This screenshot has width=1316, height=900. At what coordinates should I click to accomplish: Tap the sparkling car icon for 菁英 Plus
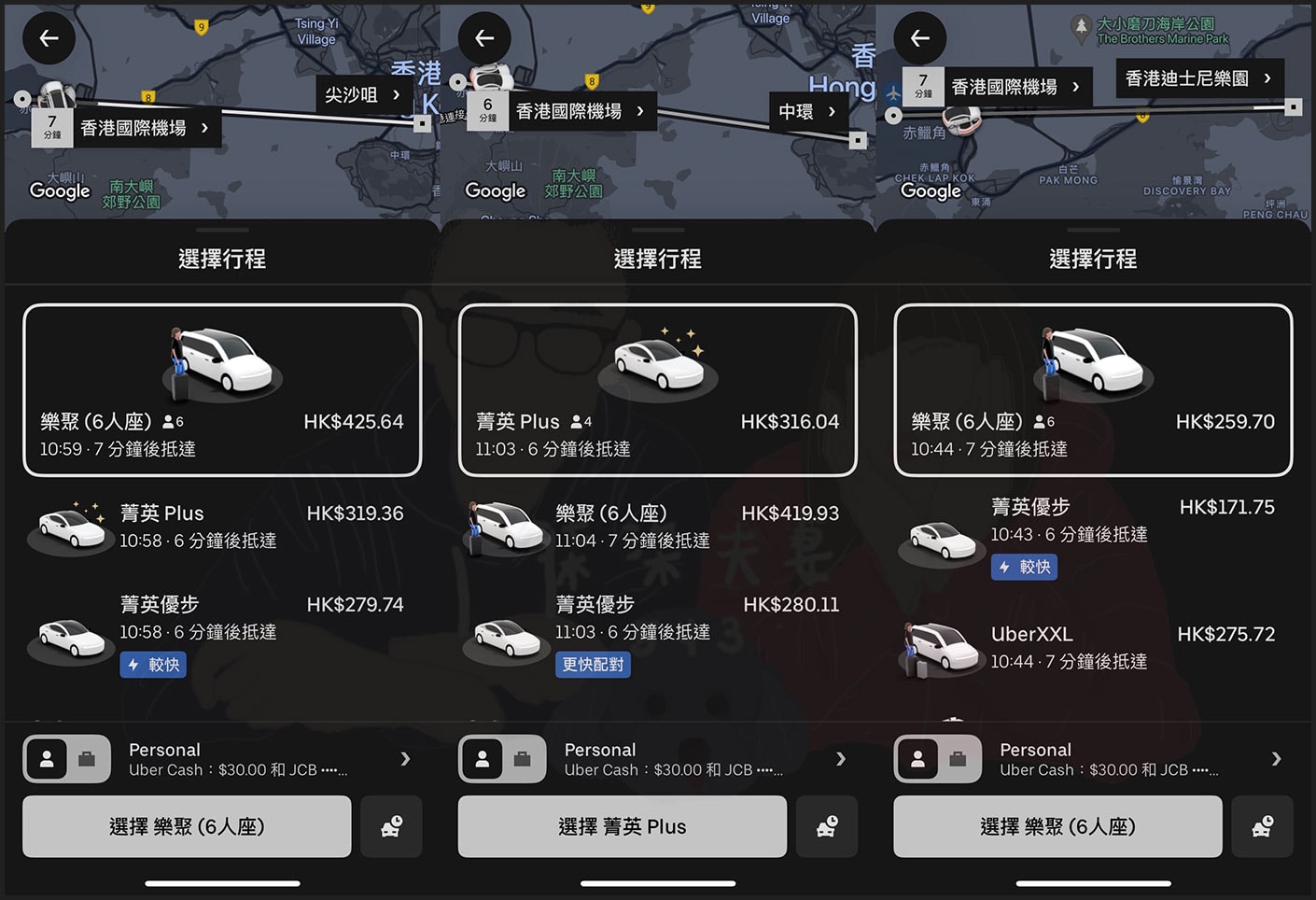coord(658,362)
